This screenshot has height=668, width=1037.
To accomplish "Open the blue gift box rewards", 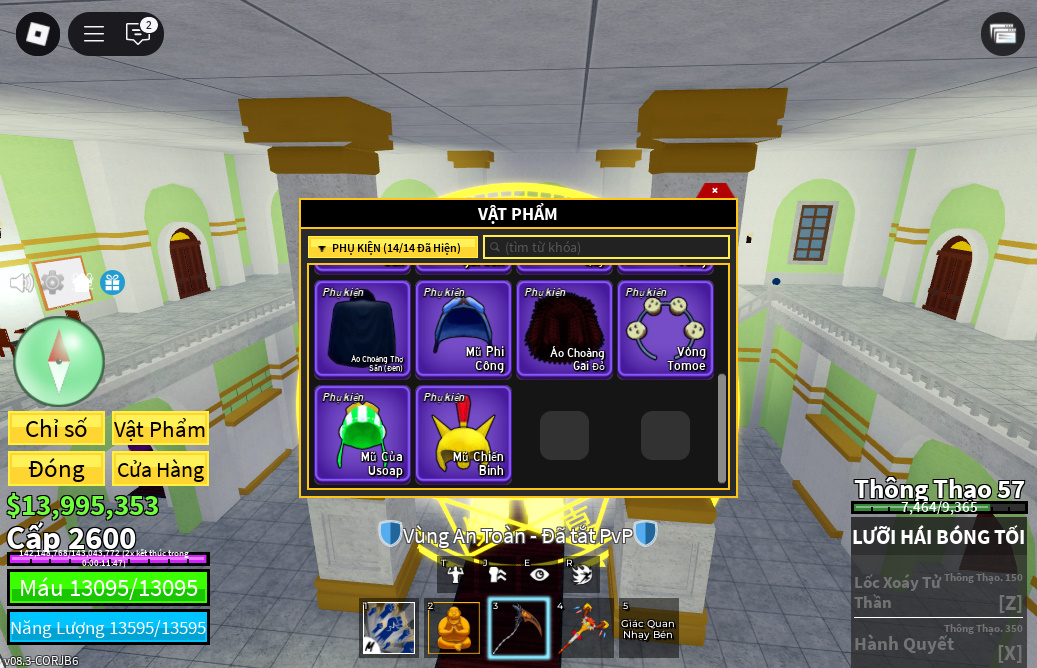I will (112, 283).
